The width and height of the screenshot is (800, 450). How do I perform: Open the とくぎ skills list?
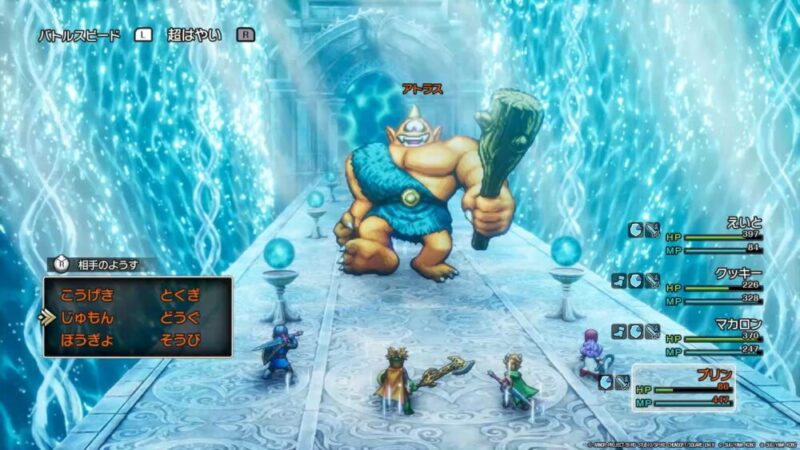tap(181, 295)
